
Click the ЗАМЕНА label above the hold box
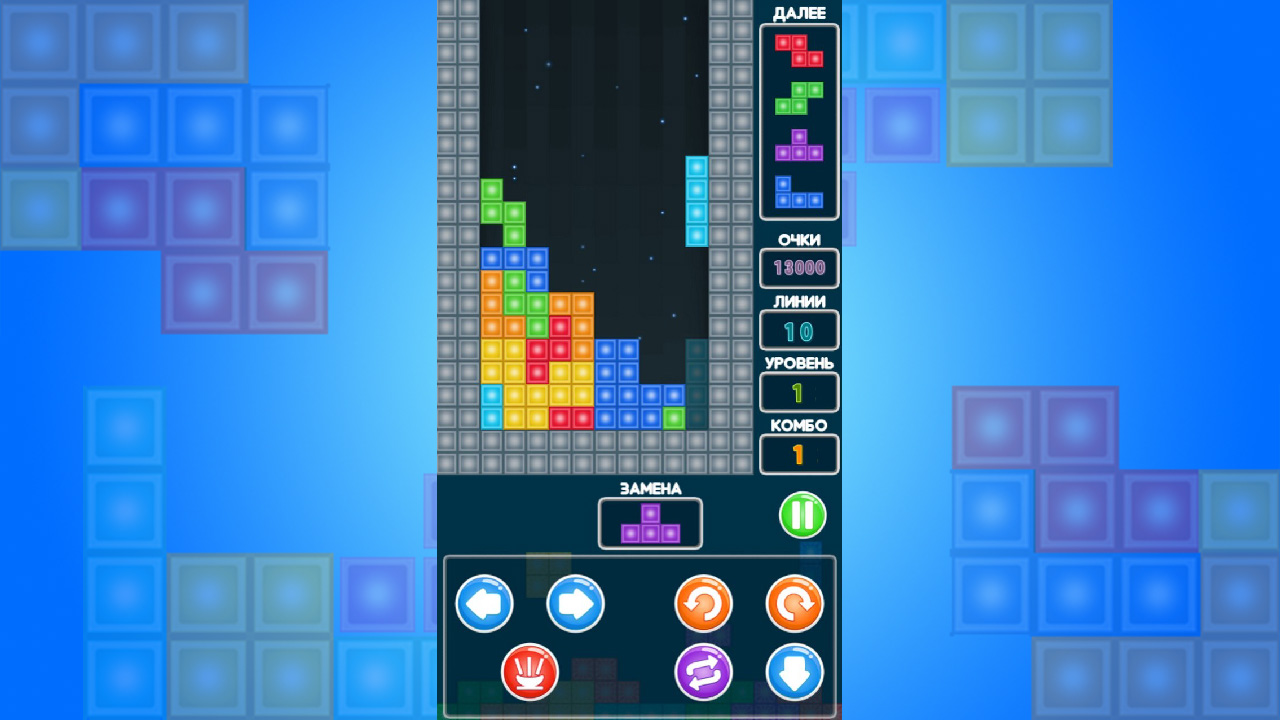[x=650, y=489]
